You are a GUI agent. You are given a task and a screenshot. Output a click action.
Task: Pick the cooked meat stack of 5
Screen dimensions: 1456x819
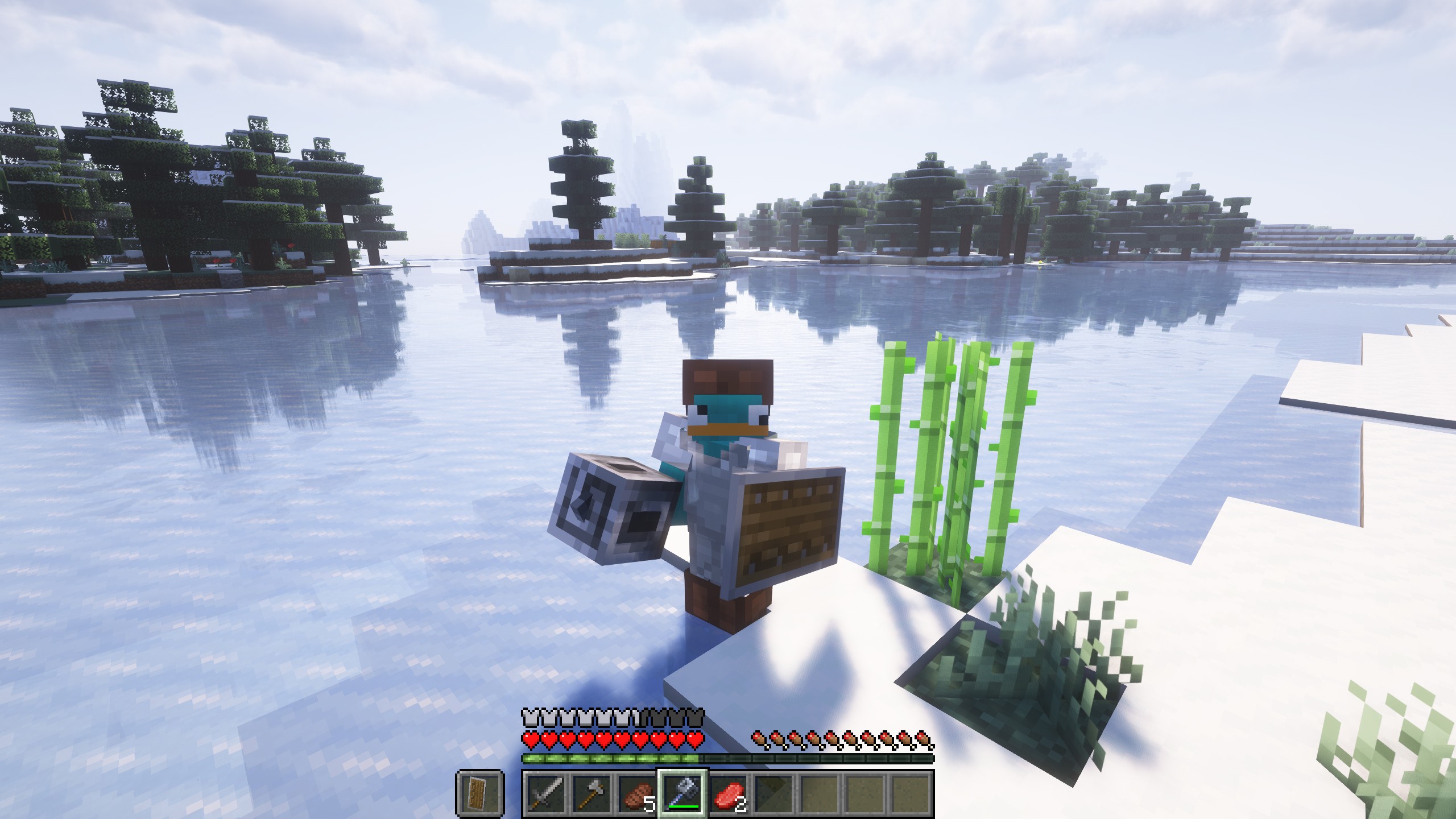[637, 794]
